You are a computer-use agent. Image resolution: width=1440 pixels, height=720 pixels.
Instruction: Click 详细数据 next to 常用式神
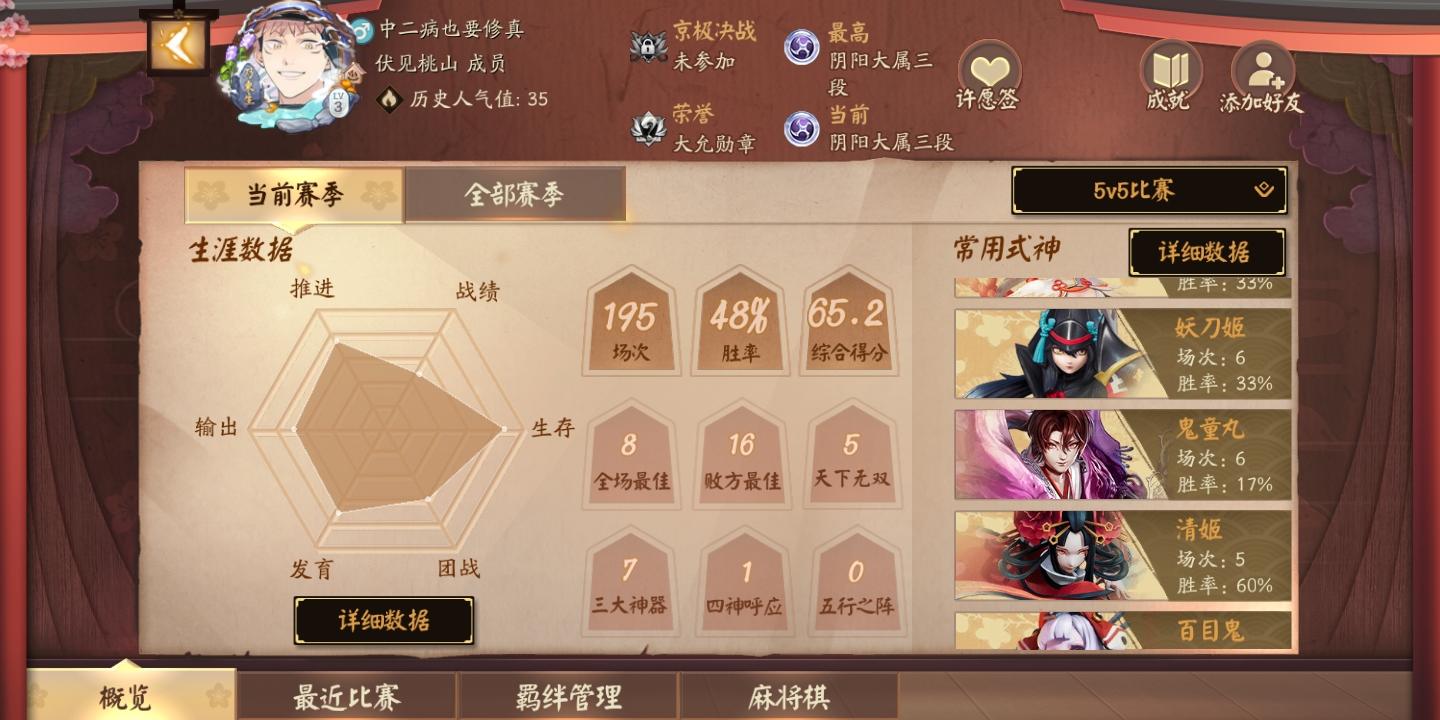[1207, 252]
